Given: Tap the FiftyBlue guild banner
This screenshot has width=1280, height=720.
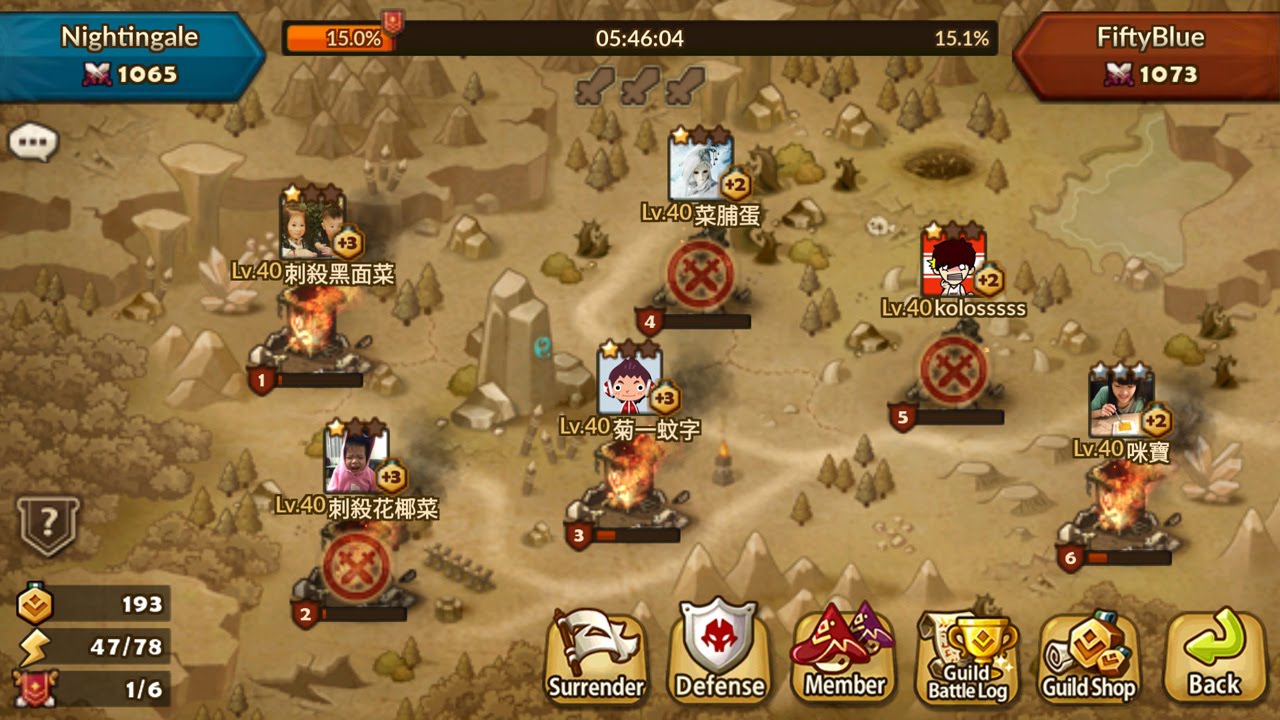Looking at the screenshot, I should click(x=1150, y=54).
